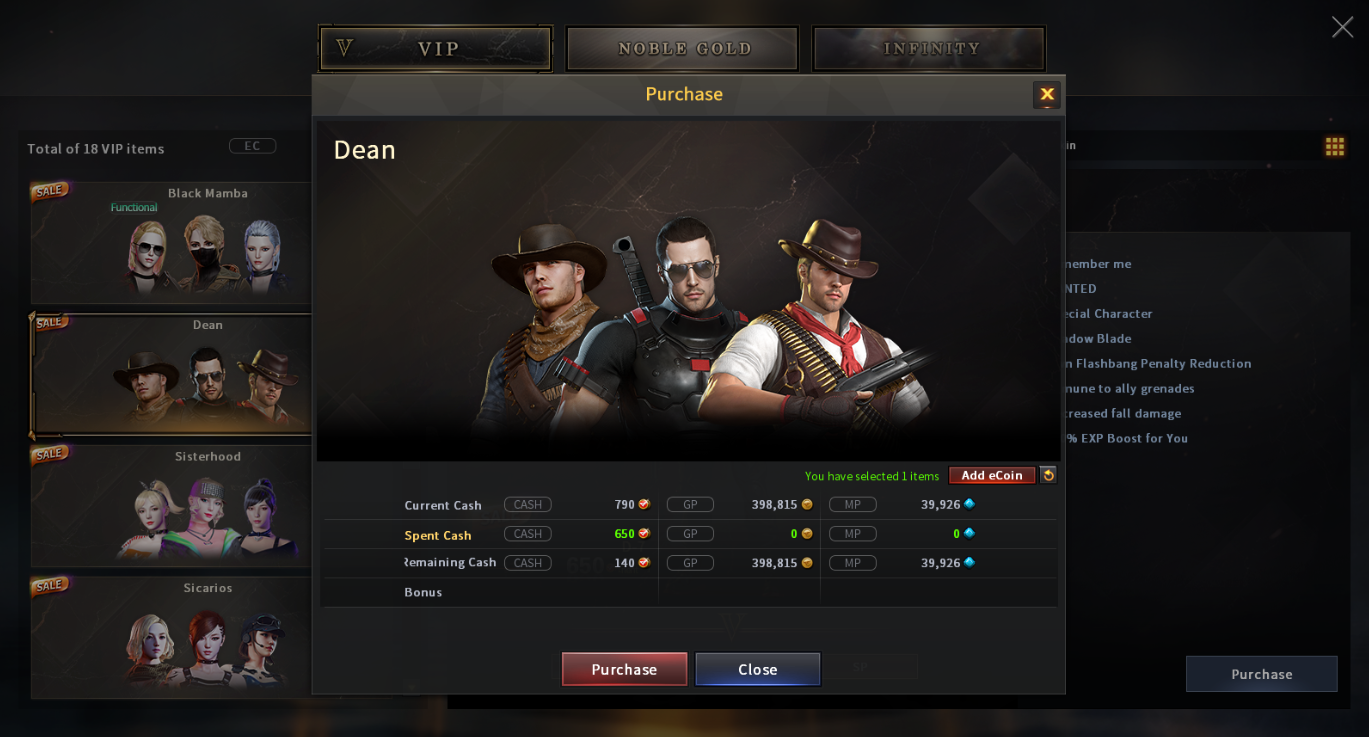
Task: Choose the Dean character bundle
Action: pos(170,375)
